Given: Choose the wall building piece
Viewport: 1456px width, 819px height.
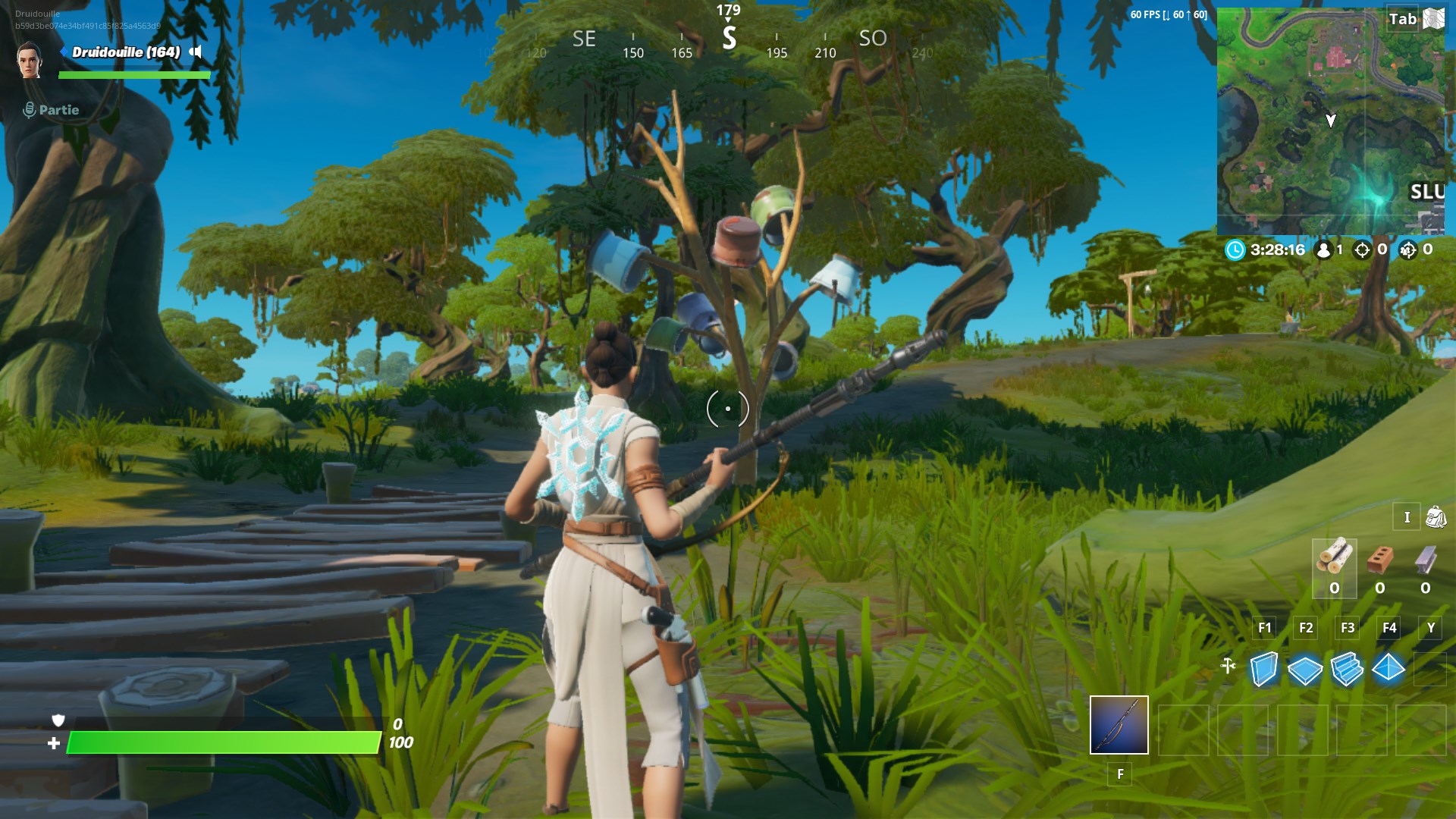Looking at the screenshot, I should point(1264,669).
